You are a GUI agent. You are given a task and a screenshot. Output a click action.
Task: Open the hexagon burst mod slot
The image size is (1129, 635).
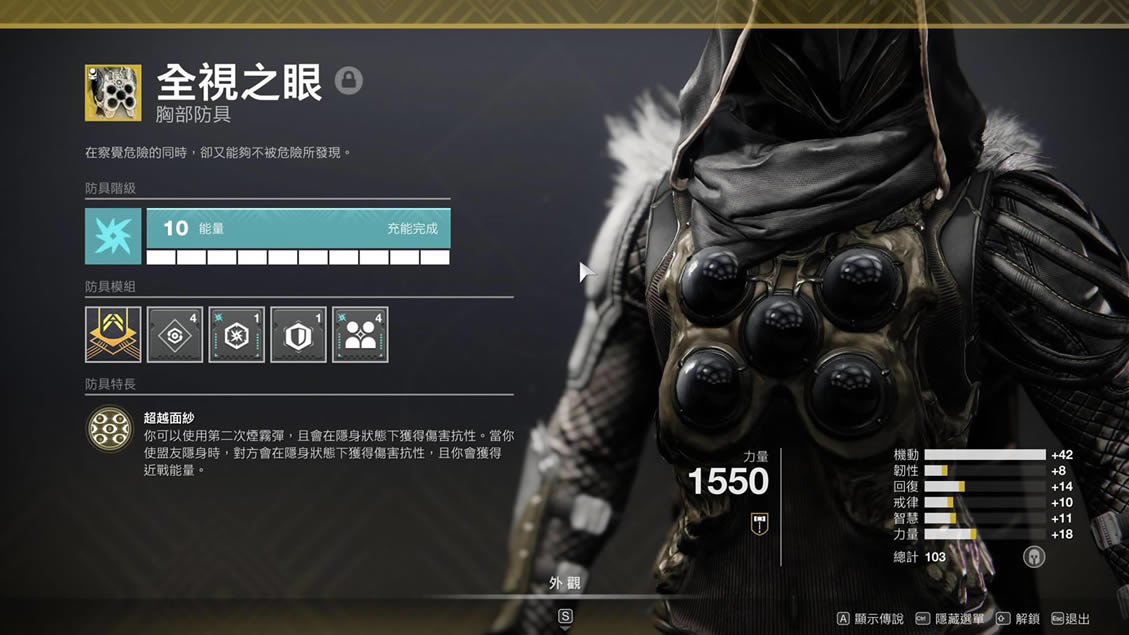coord(237,334)
